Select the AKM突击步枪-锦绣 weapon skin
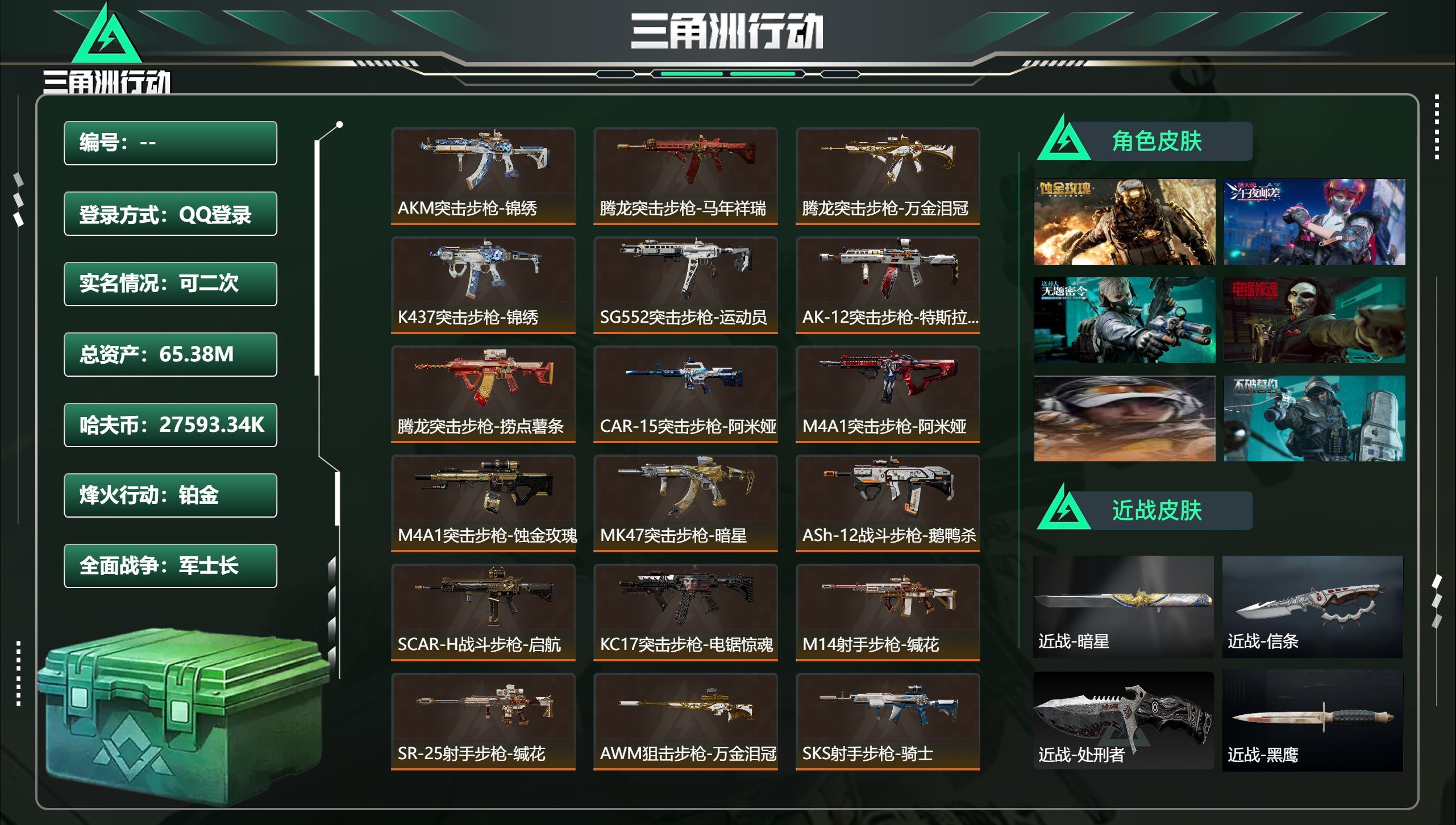Screen dimensions: 1456x825 (483, 176)
